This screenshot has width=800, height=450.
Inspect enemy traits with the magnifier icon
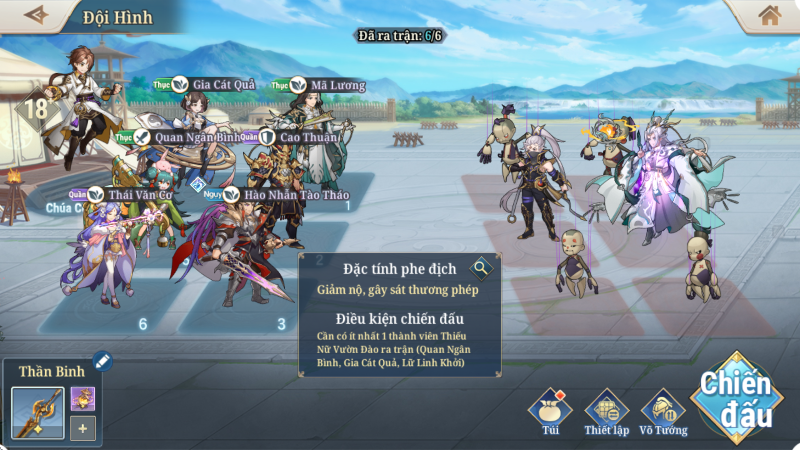(x=482, y=267)
